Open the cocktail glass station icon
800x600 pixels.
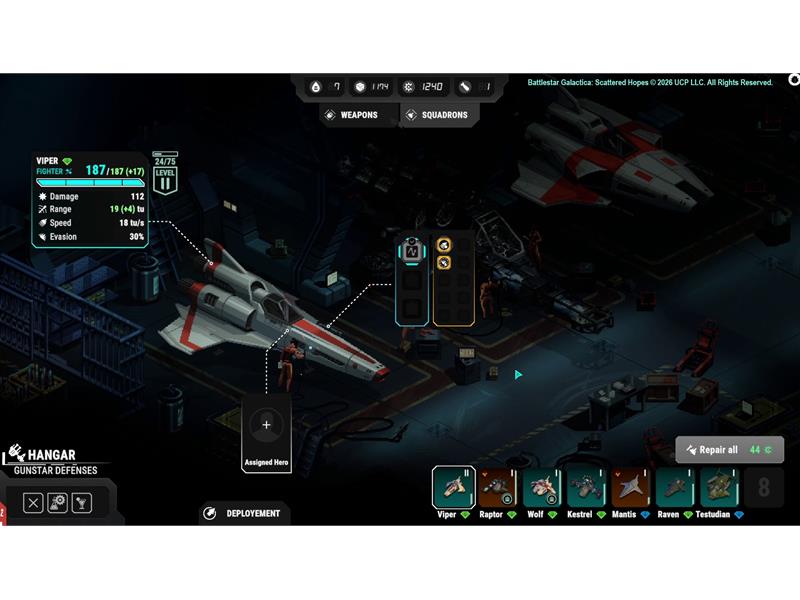[x=81, y=503]
